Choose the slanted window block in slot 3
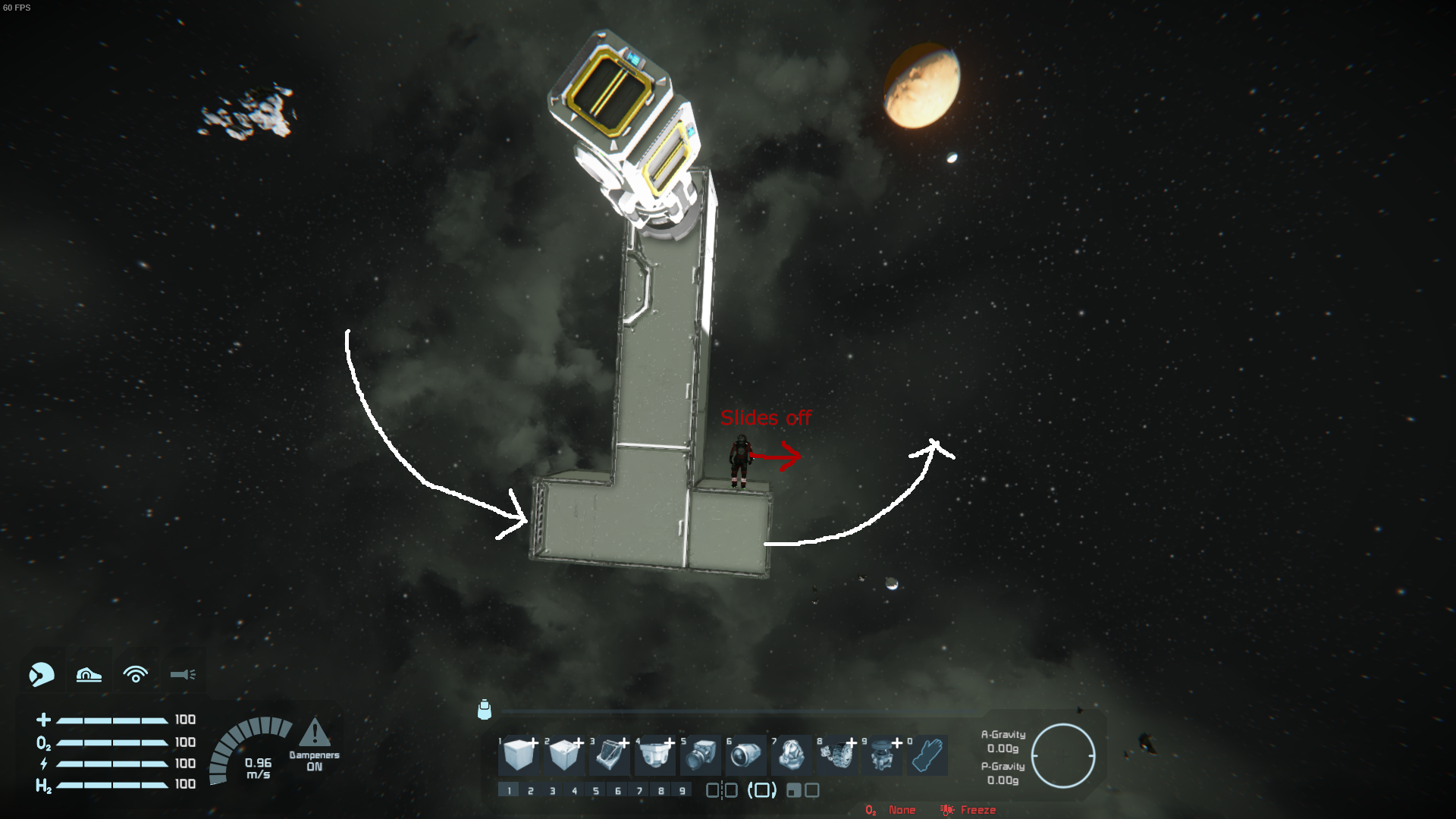Image resolution: width=1456 pixels, height=819 pixels. coord(609,755)
